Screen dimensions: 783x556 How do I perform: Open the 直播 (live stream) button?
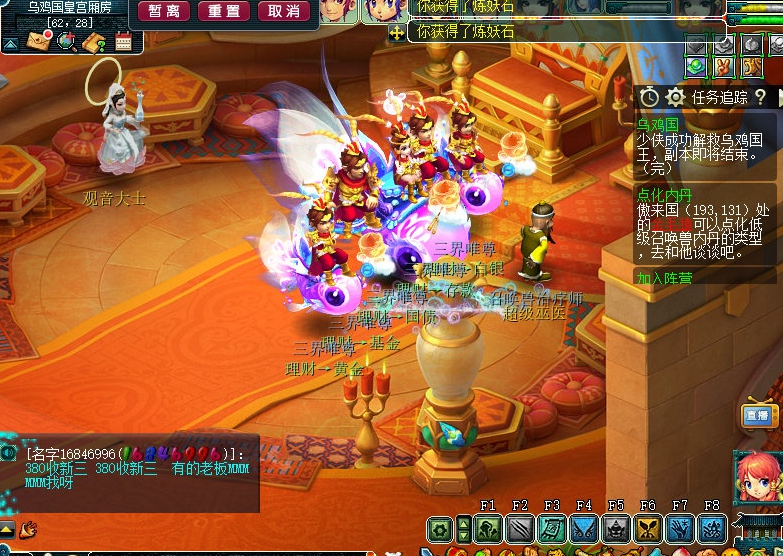[757, 415]
